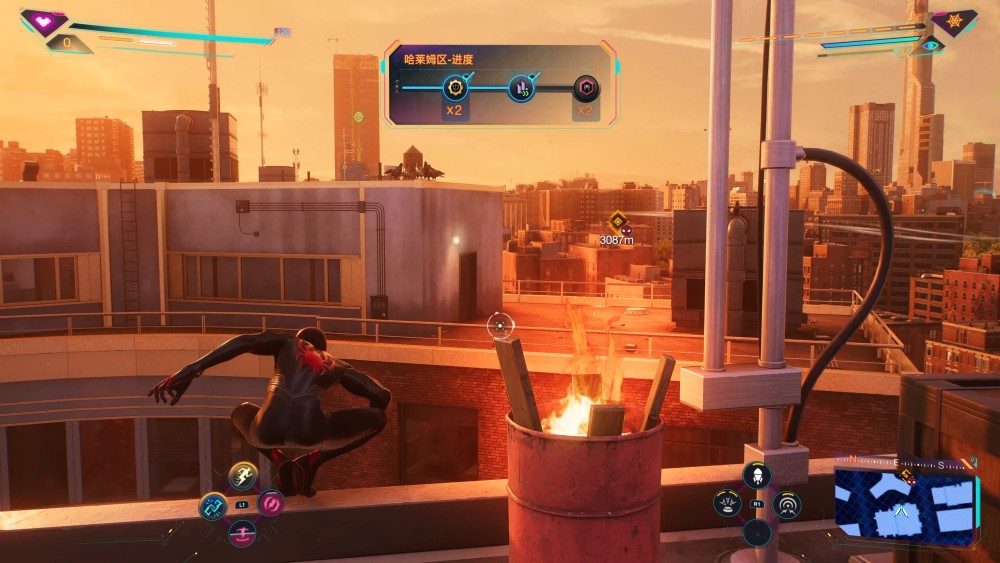Open the 哈莱姆区-进度 district progress panel
Image resolution: width=1000 pixels, height=563 pixels.
(x=500, y=84)
